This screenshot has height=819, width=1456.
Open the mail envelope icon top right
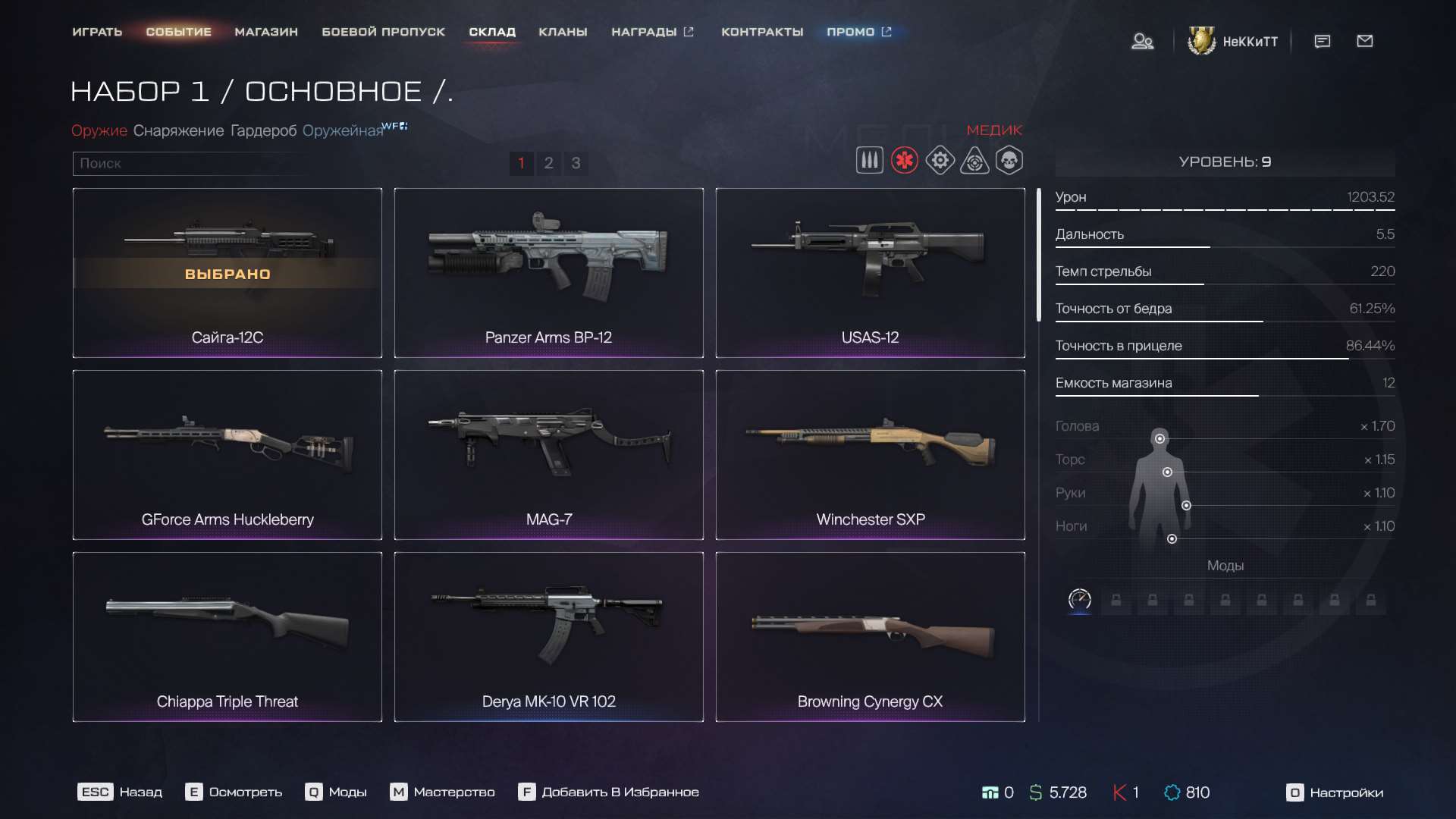(1365, 42)
